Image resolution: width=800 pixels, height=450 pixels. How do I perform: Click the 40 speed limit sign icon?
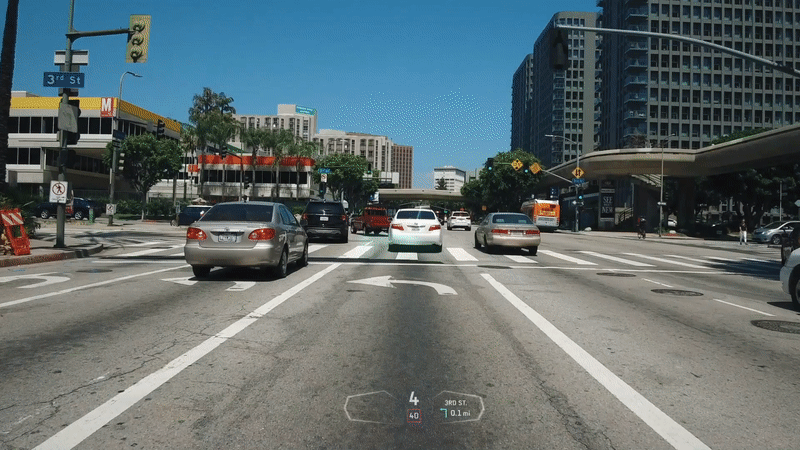[x=413, y=414]
